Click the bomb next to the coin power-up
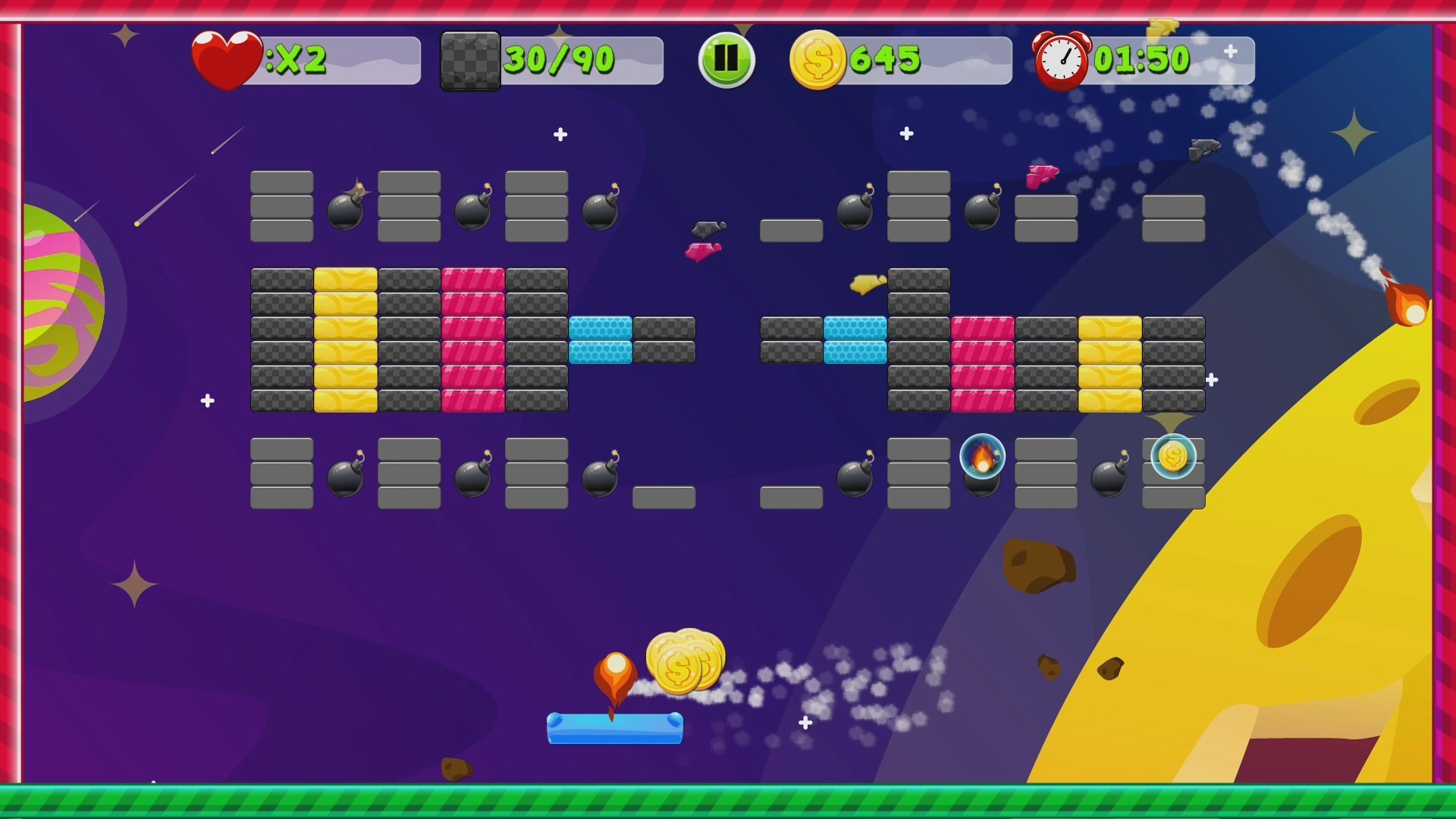Image resolution: width=1456 pixels, height=819 pixels. point(1107,479)
